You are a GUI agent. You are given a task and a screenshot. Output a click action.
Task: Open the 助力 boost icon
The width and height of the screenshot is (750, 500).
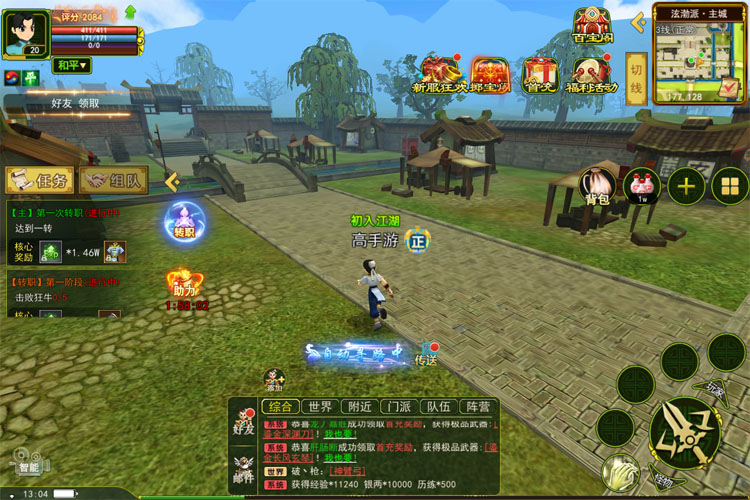click(180, 285)
